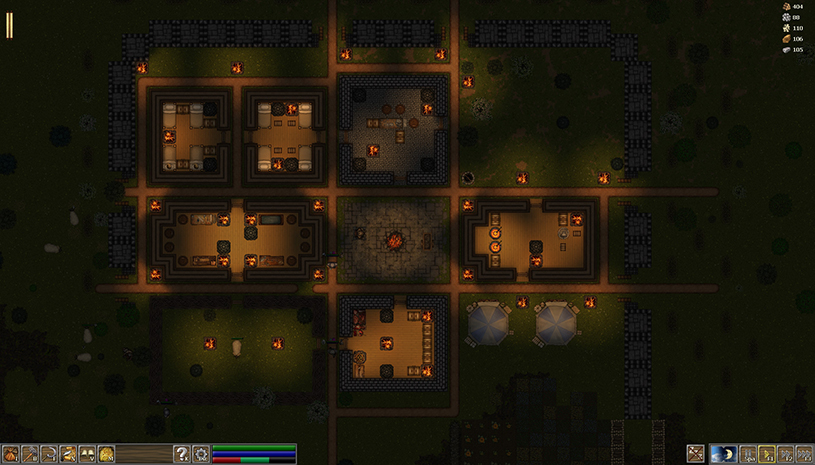Select the pickaxe tool button

(x=29, y=454)
